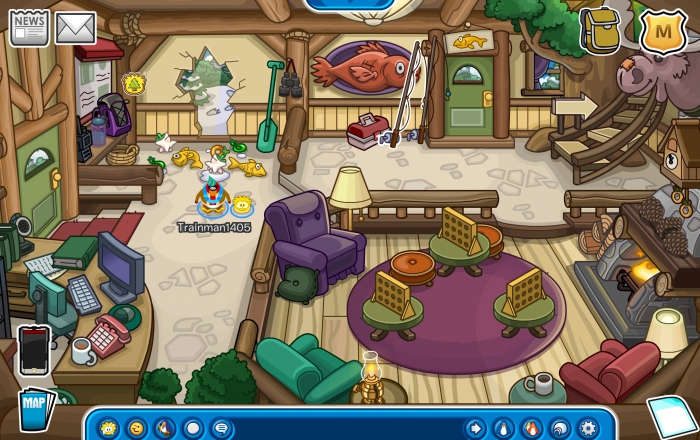Open settings with the gear button
The height and width of the screenshot is (440, 700).
[588, 428]
